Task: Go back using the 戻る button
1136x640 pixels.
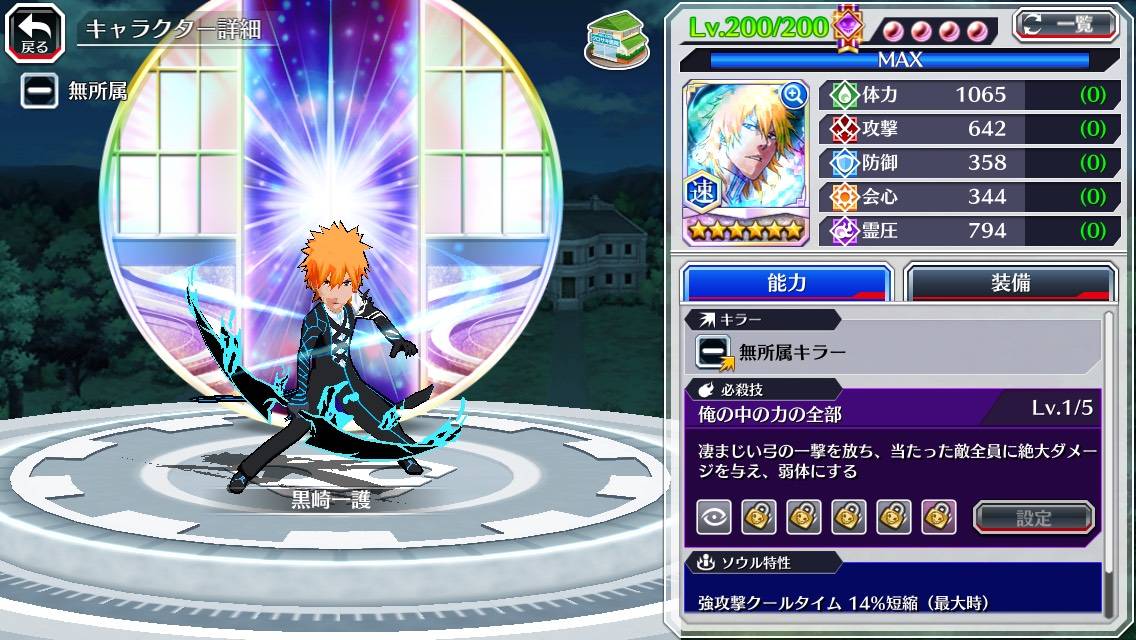Action: click(34, 30)
